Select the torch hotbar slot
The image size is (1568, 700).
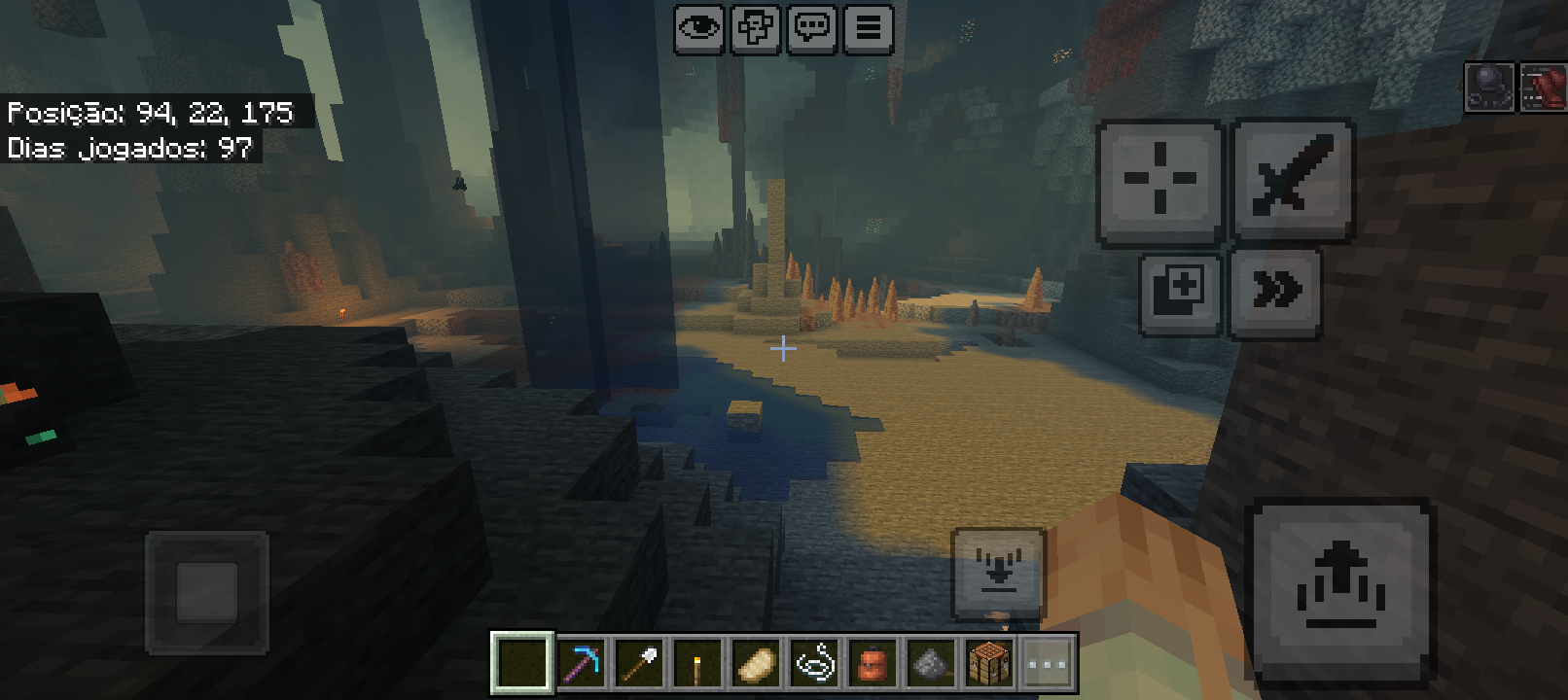696,665
